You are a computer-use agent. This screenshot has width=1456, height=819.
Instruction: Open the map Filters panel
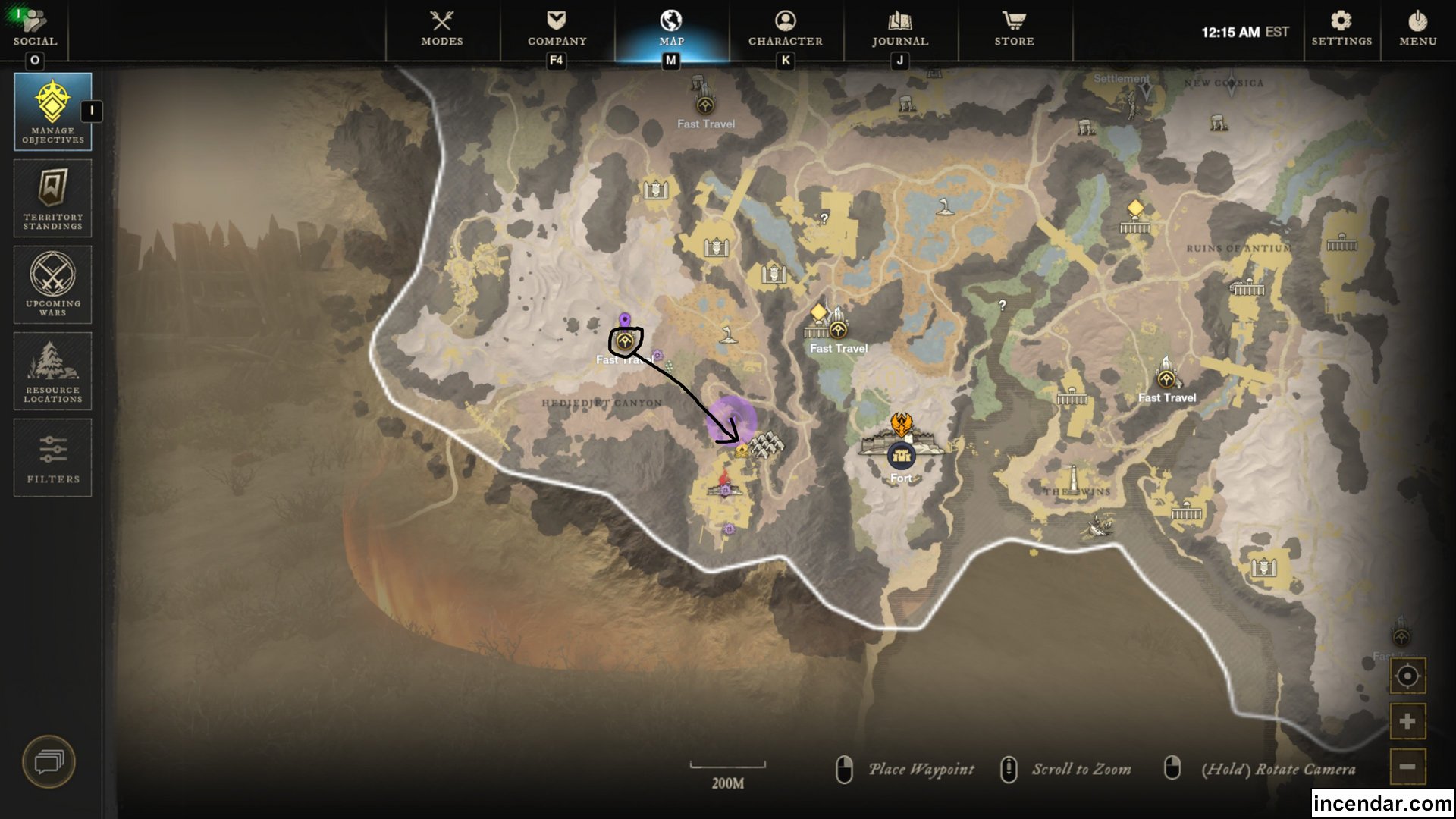pyautogui.click(x=52, y=457)
